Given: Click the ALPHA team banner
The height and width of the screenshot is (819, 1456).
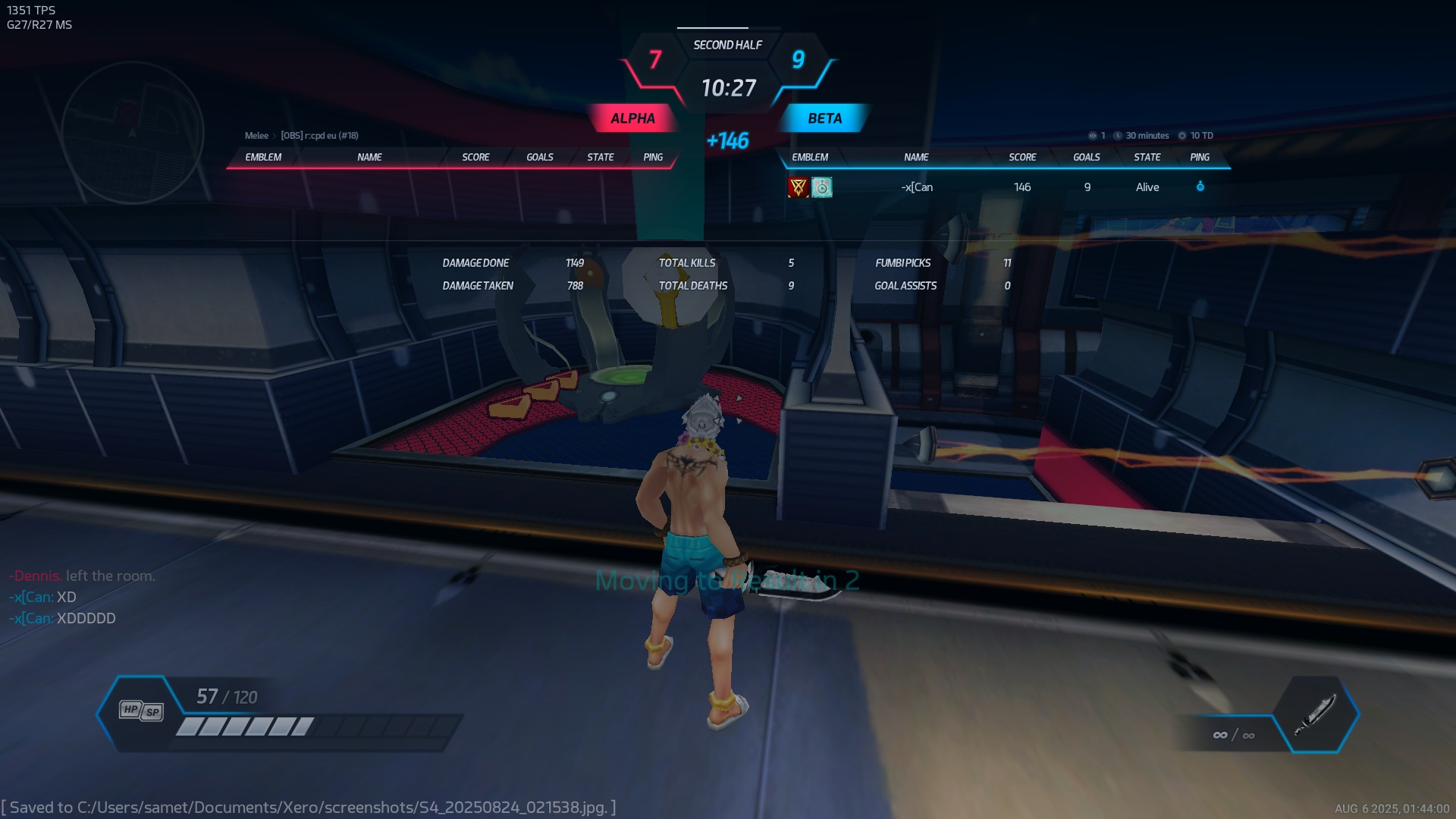Looking at the screenshot, I should coord(632,118).
